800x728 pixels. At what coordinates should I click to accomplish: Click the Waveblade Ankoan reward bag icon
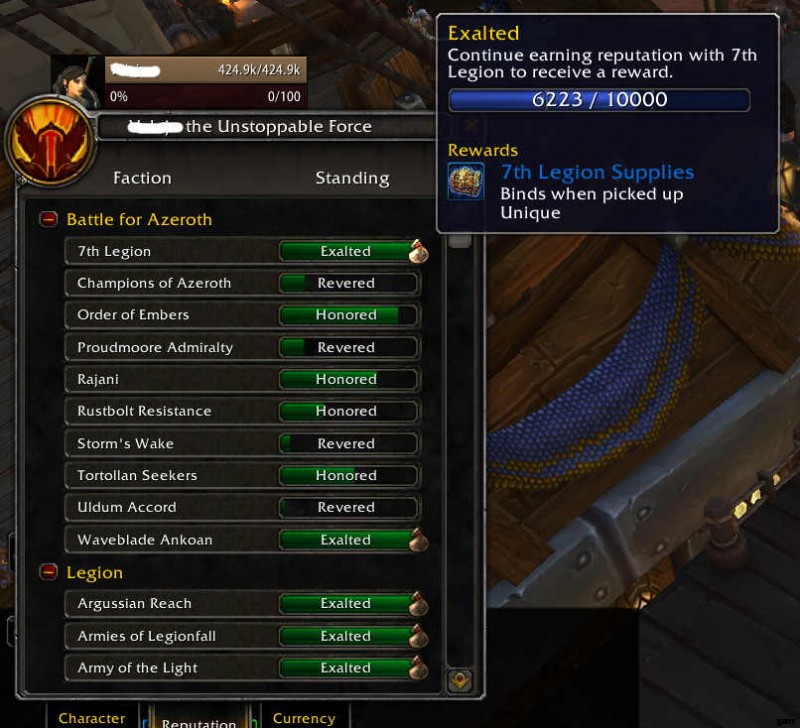(418, 540)
